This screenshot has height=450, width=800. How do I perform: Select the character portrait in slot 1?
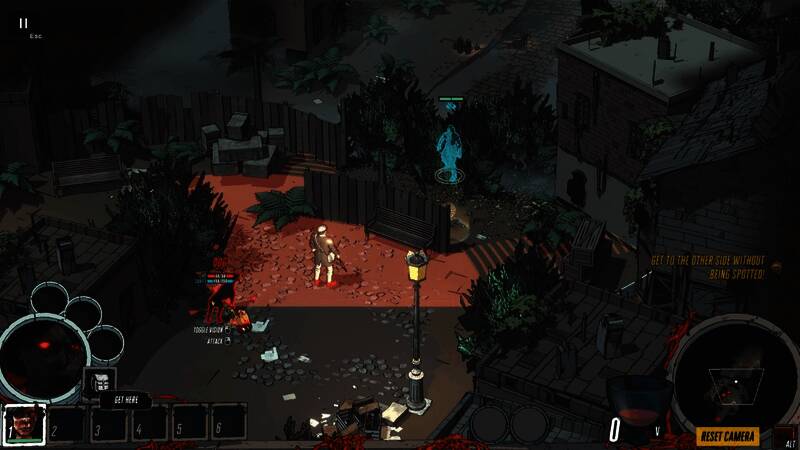(x=23, y=423)
